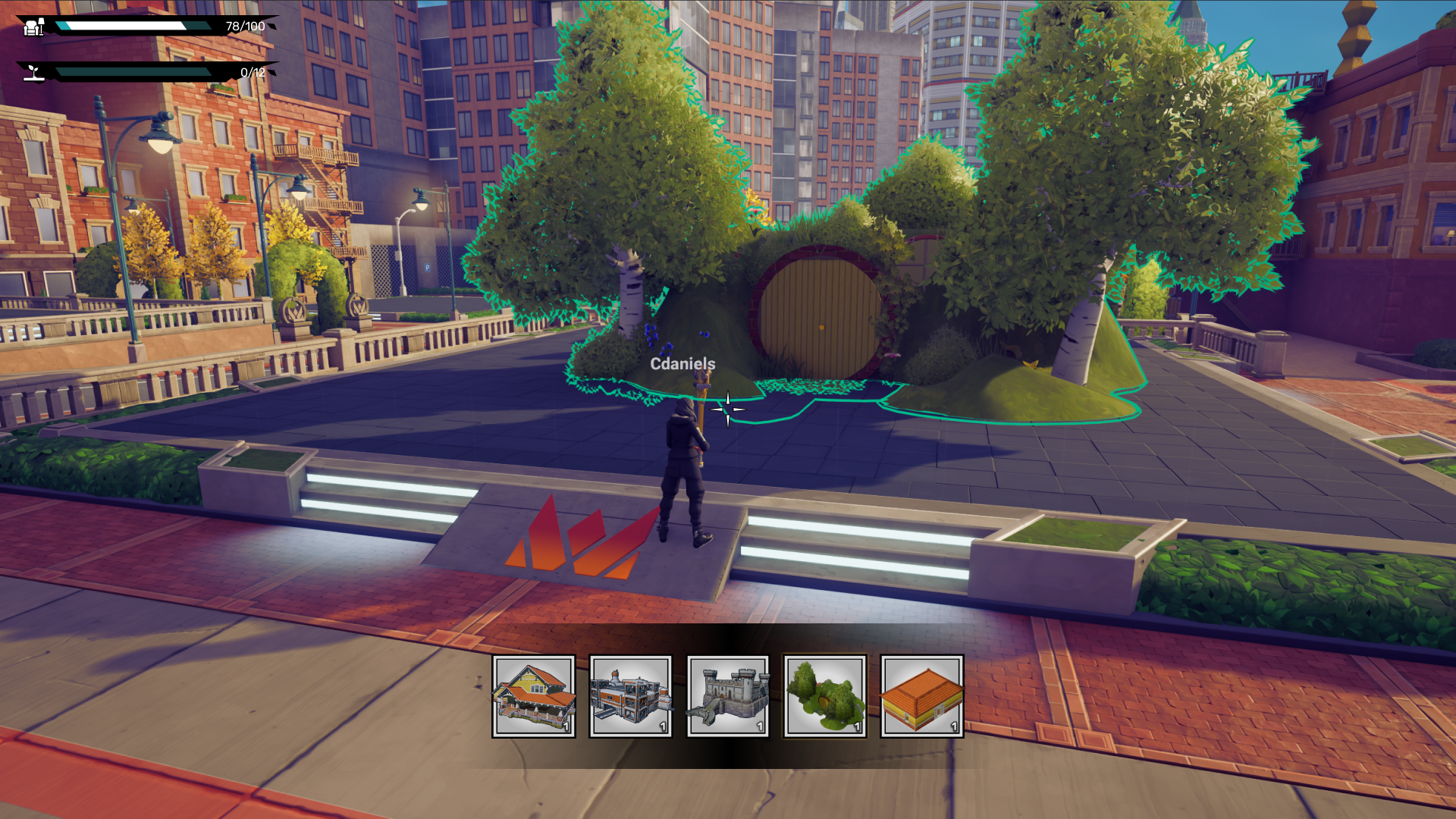Choose the orange-roofed building slot
The height and width of the screenshot is (819, 1456).
tap(922, 696)
